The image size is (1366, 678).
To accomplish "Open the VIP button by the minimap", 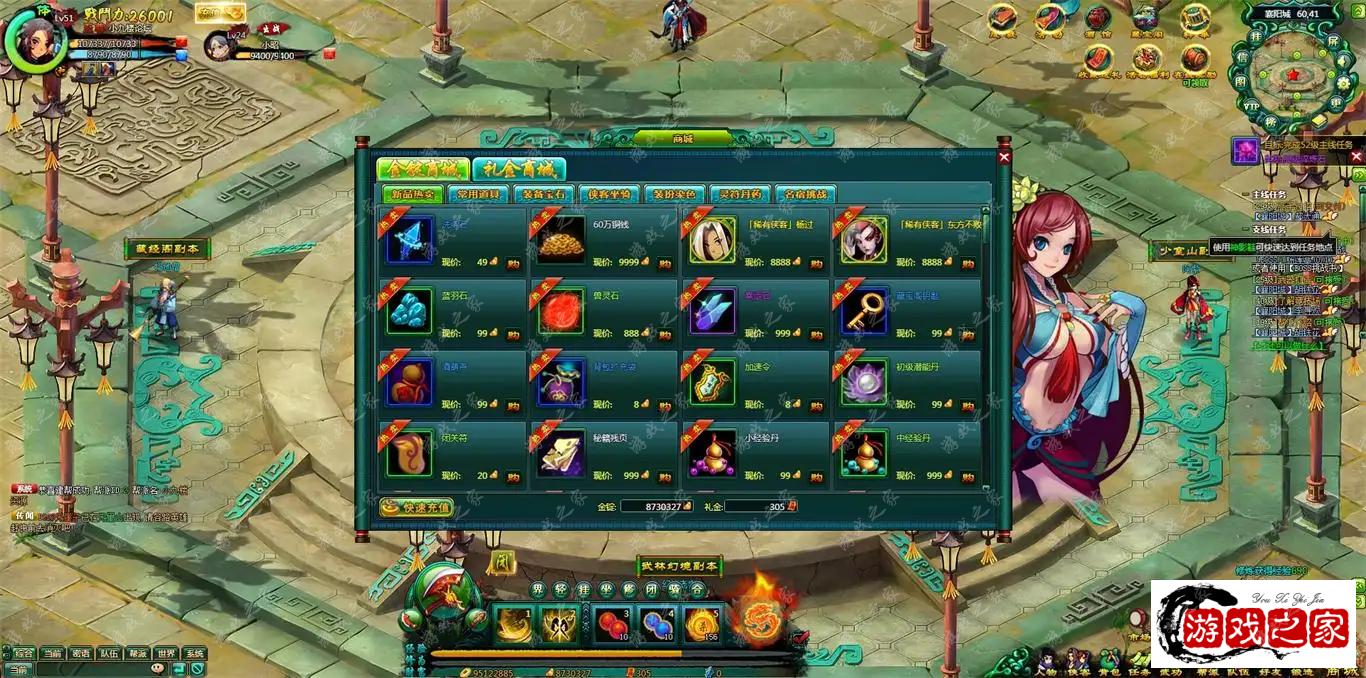I will 1251,105.
